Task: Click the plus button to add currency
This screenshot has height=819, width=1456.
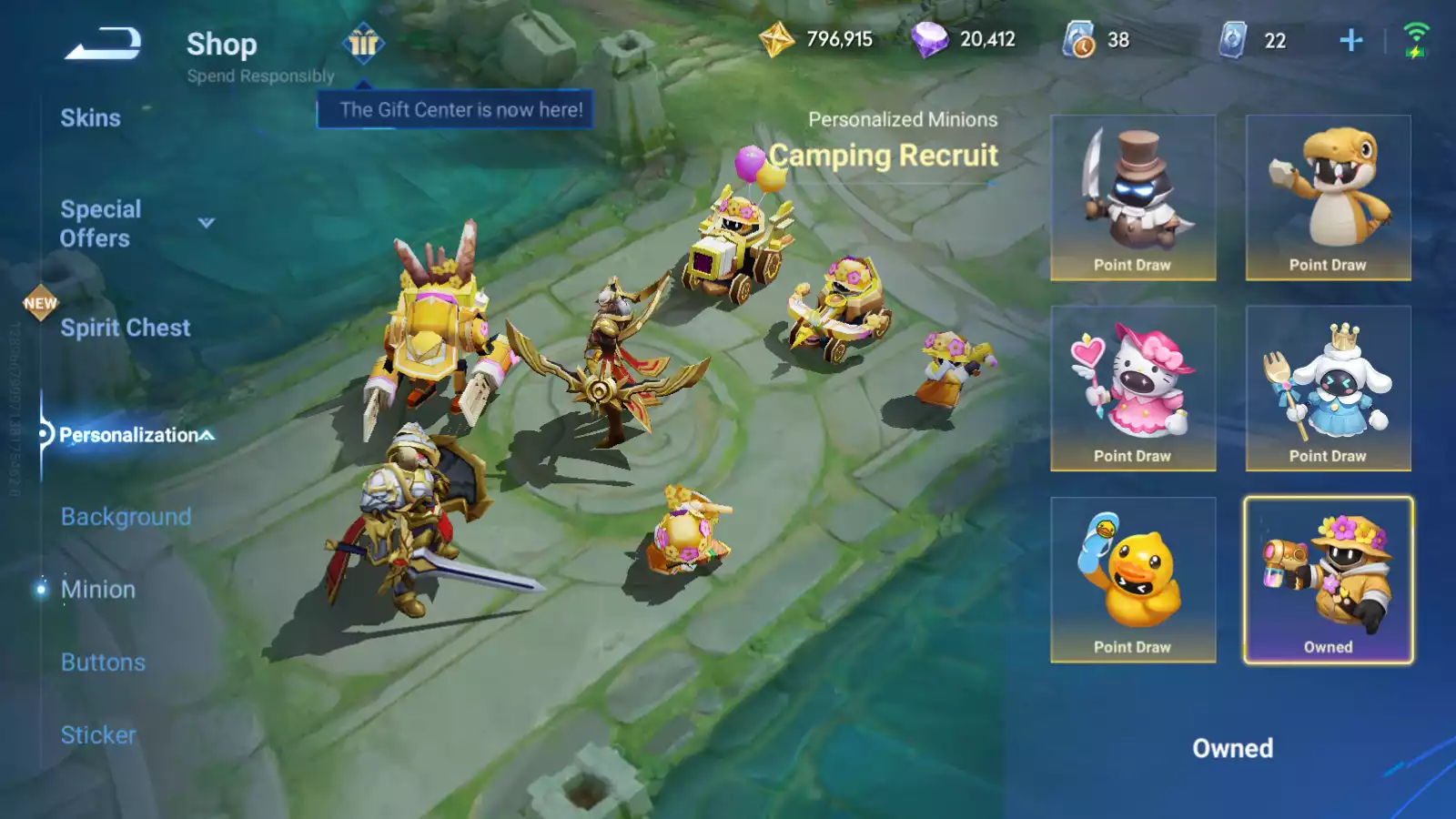Action: (1351, 40)
